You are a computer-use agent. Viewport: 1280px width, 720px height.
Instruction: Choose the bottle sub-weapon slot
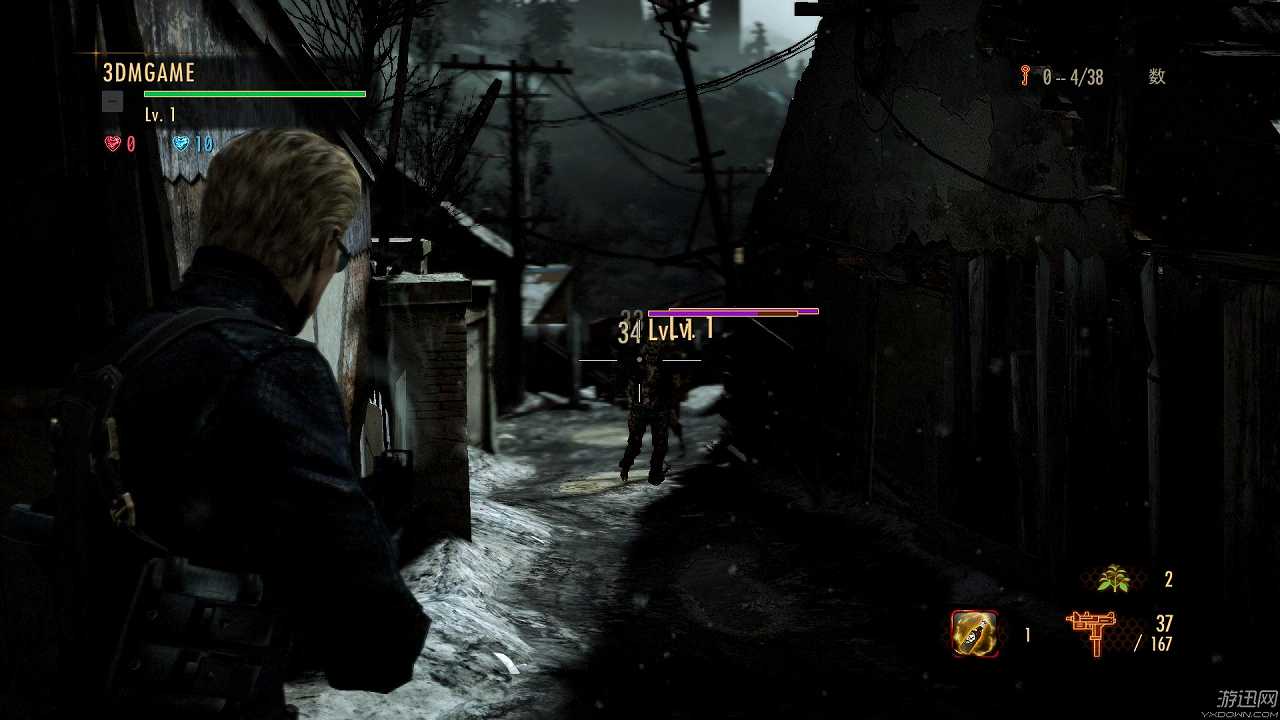974,633
